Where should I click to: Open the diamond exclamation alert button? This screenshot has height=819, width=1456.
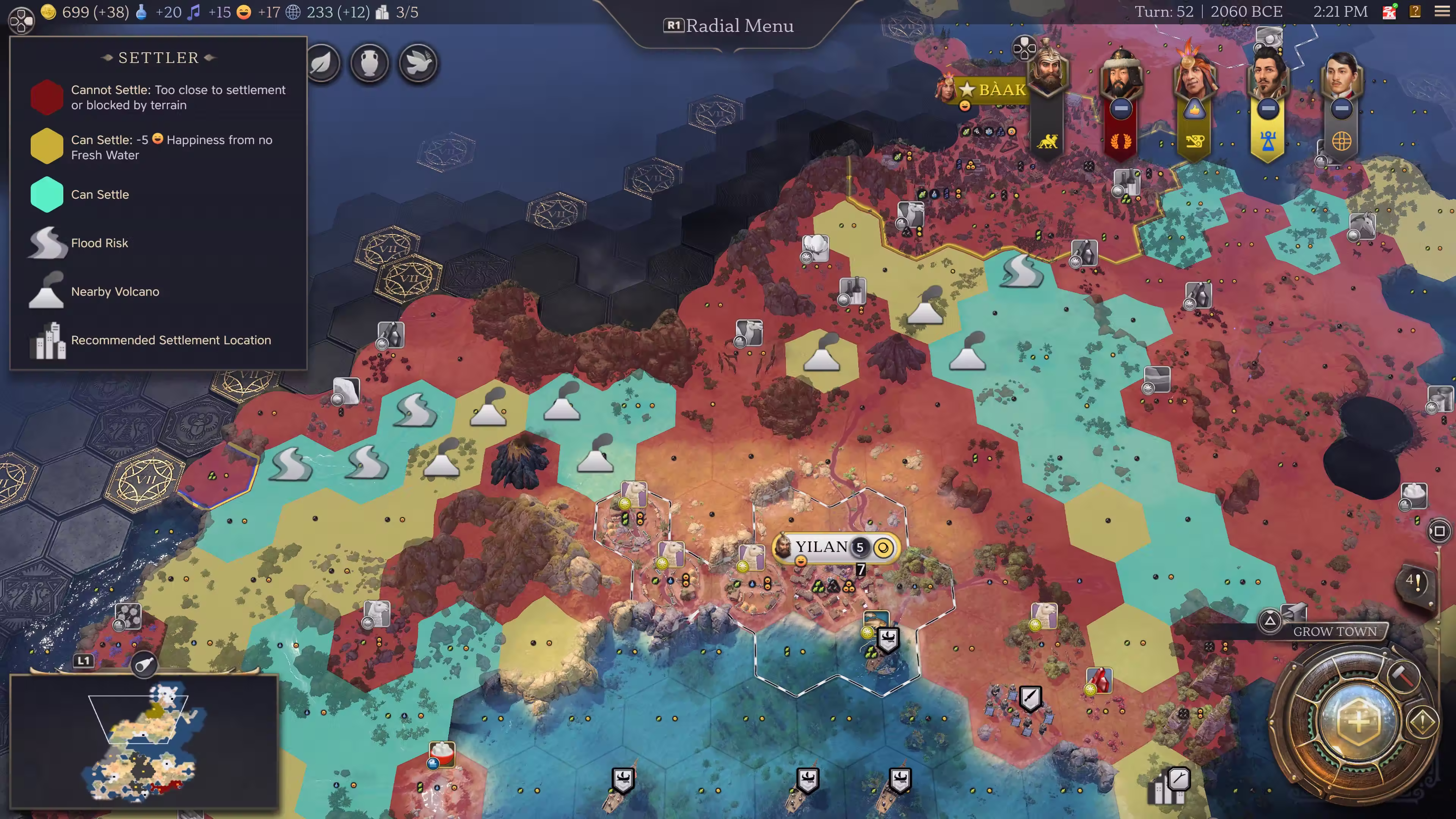(1423, 721)
